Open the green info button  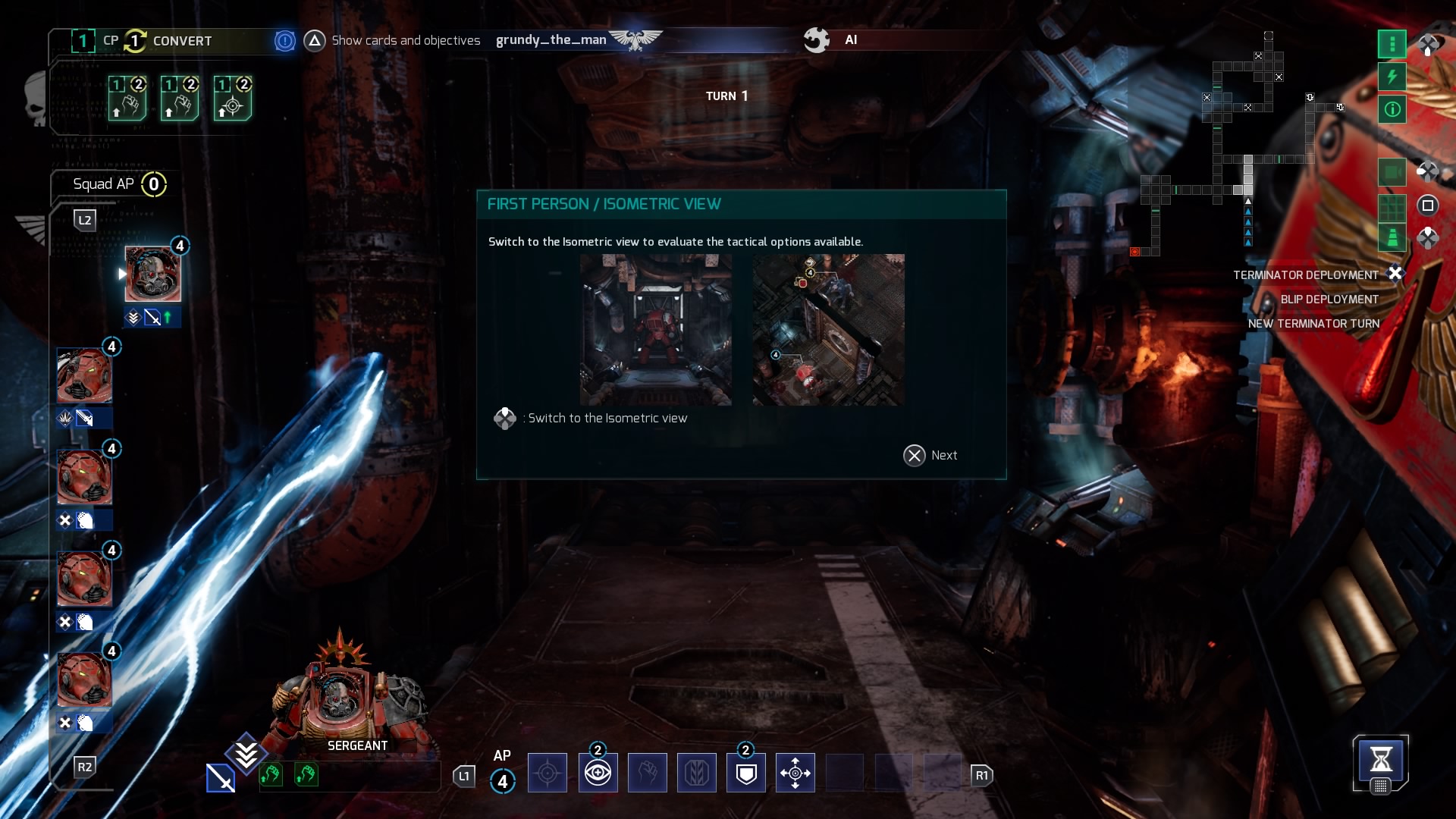[1392, 109]
